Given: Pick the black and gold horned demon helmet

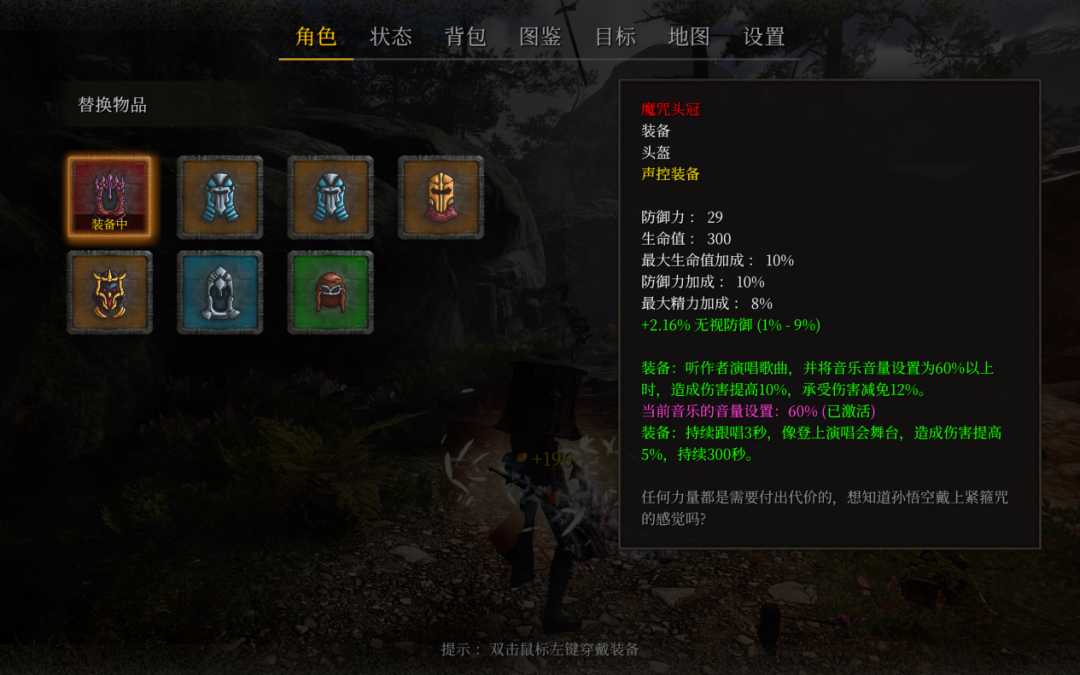Looking at the screenshot, I should [x=110, y=292].
